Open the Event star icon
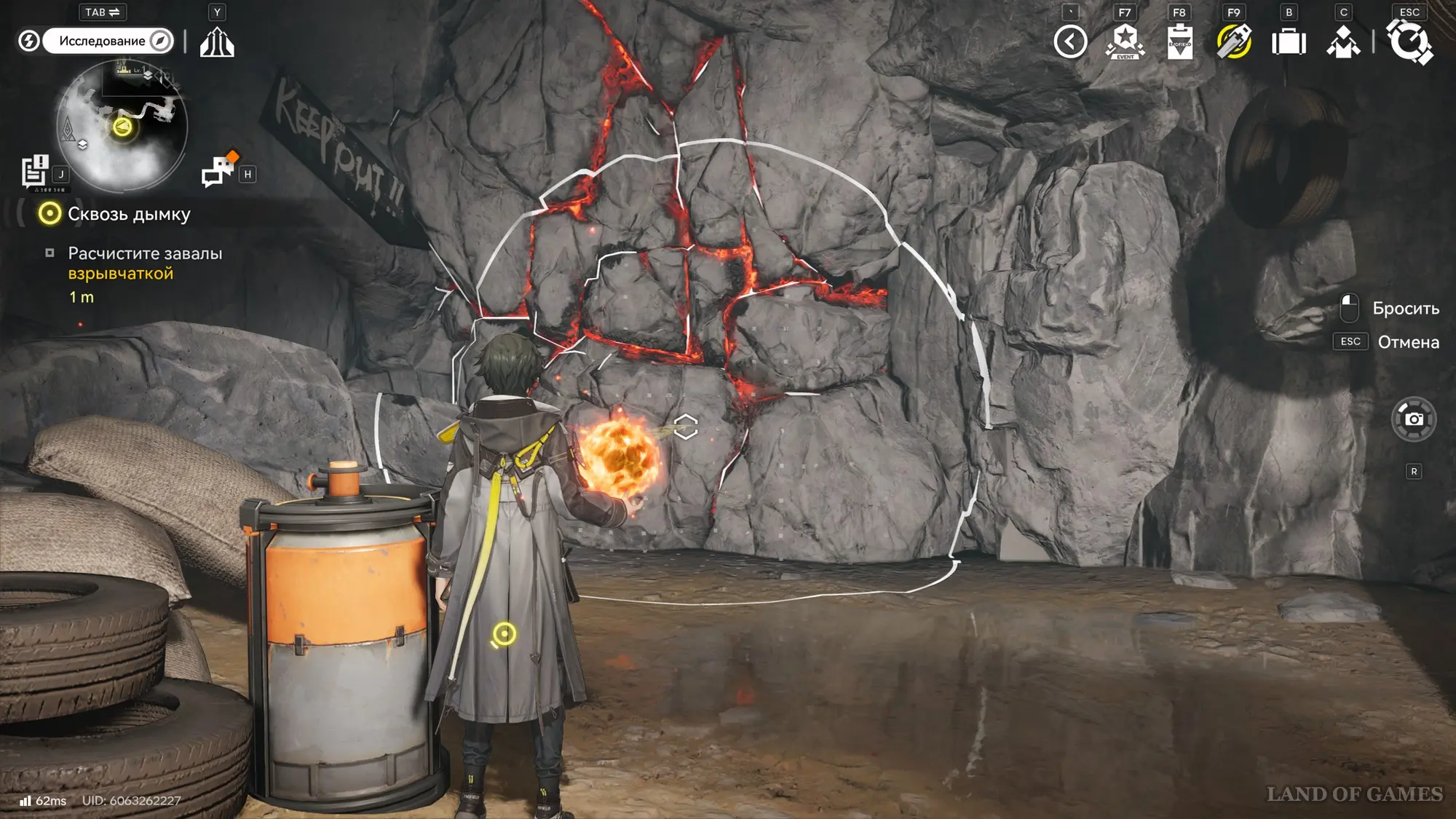 point(1125,41)
